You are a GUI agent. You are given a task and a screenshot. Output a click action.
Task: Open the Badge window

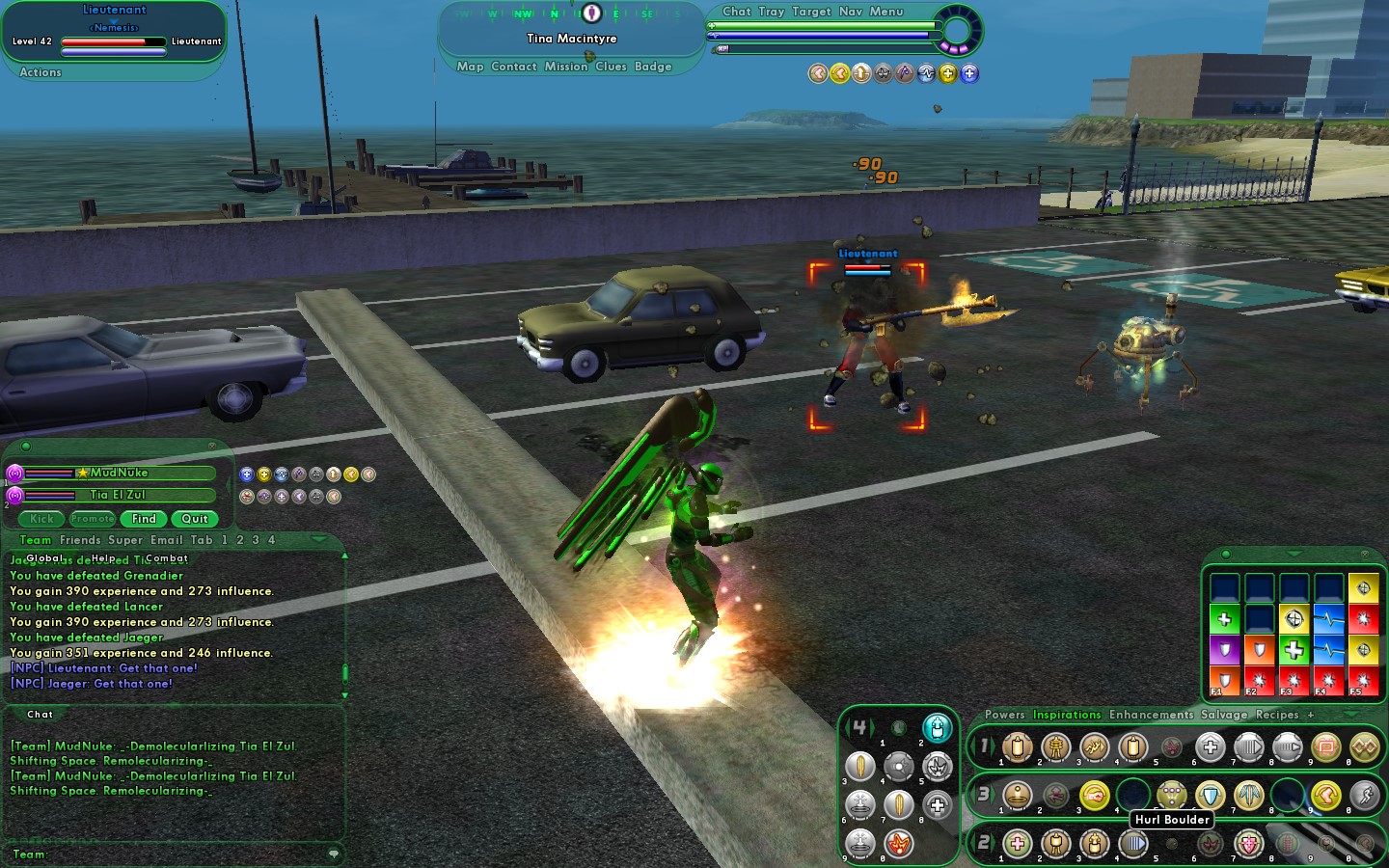[x=653, y=67]
